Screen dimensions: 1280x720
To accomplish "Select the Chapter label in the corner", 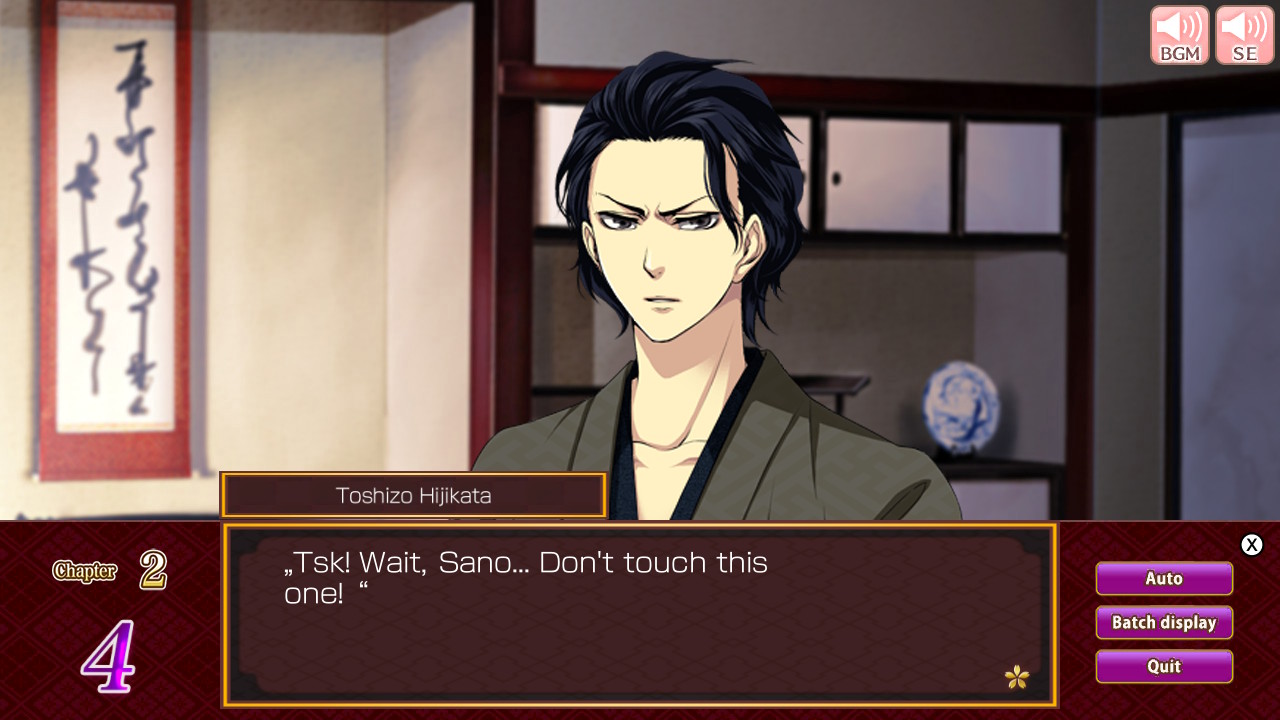I will 84,571.
